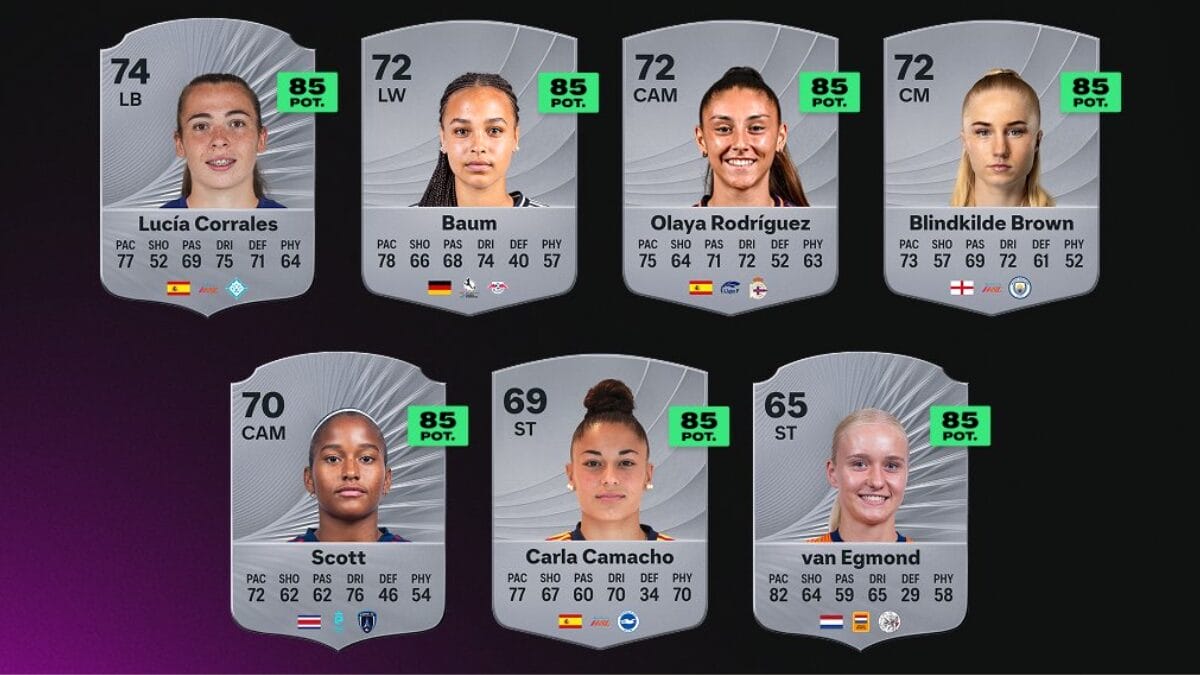Choose the Carla Camacho ST card
The width and height of the screenshot is (1200, 675).
click(599, 500)
